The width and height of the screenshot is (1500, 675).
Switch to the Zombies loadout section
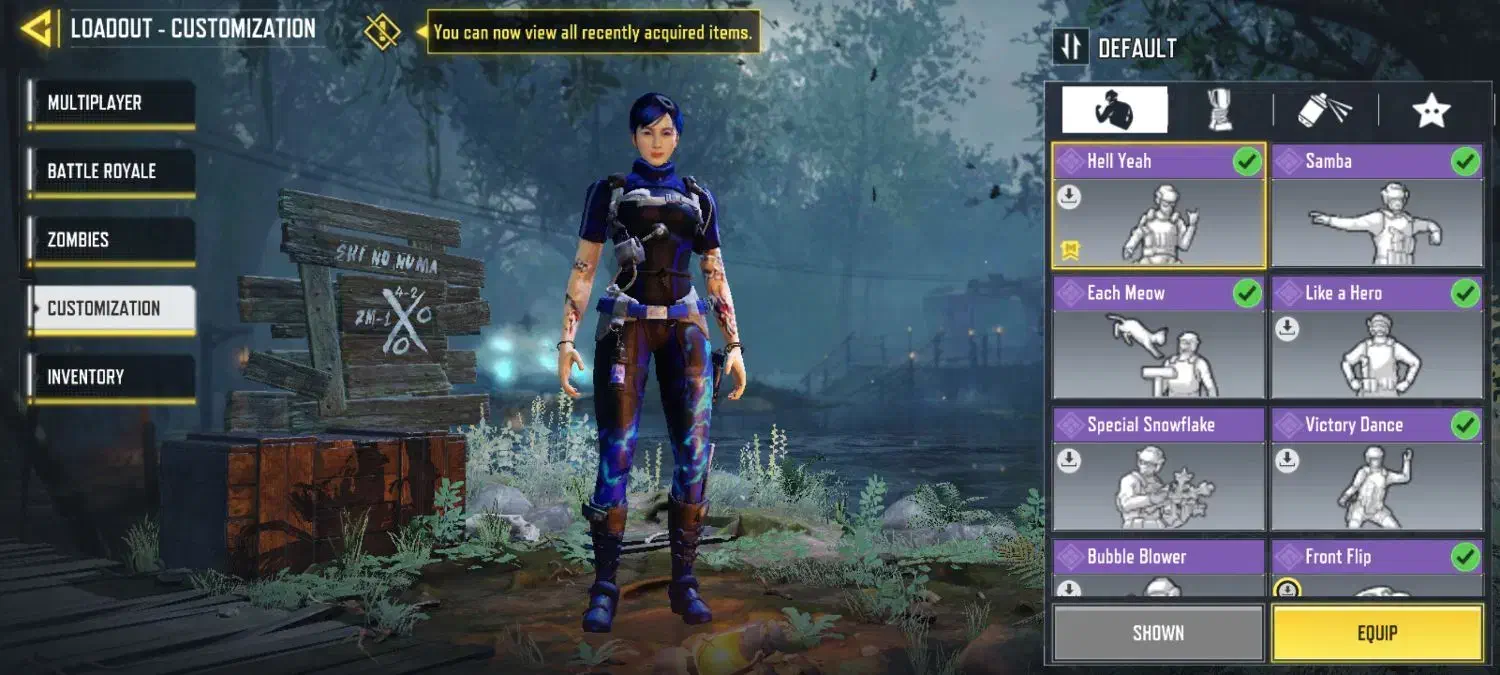pos(111,240)
